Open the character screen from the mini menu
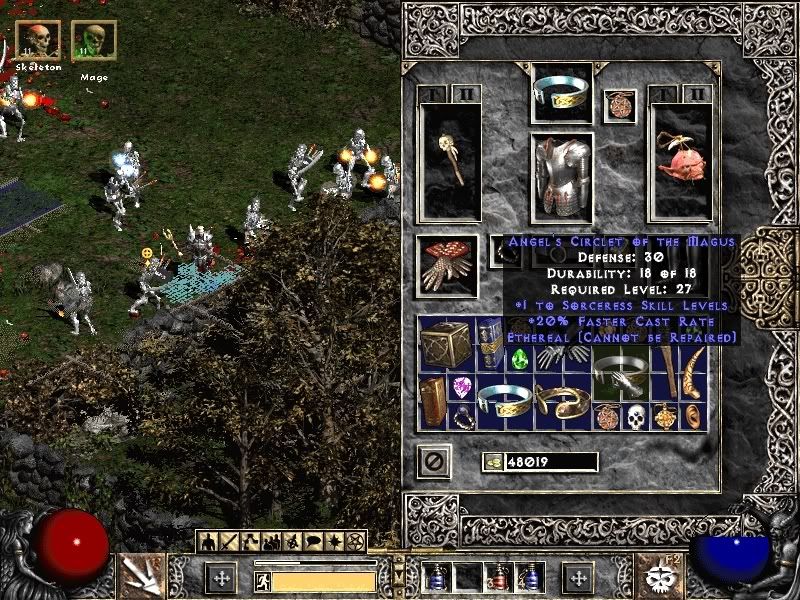 (209, 543)
